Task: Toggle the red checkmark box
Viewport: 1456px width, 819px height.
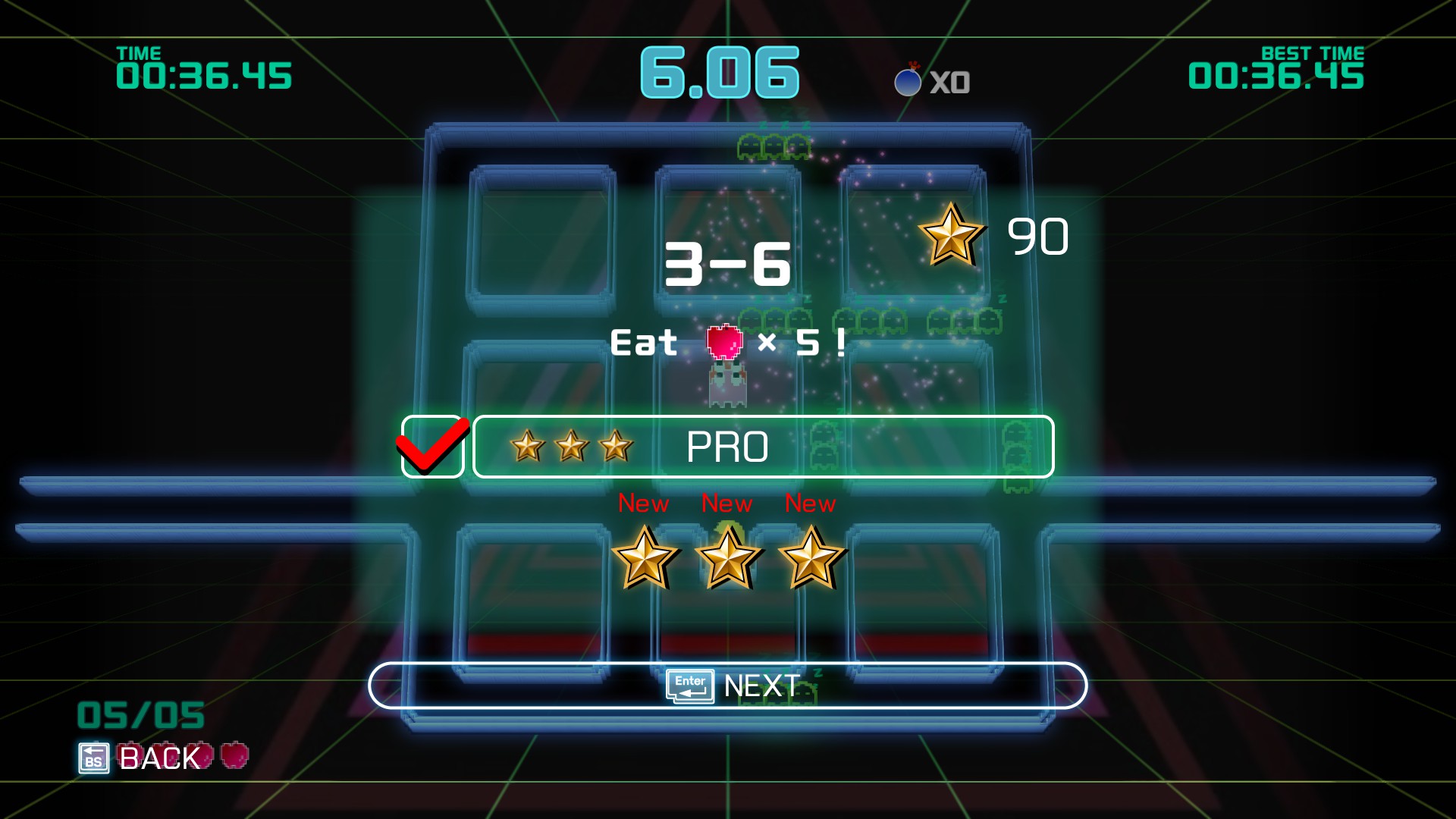Action: click(432, 447)
